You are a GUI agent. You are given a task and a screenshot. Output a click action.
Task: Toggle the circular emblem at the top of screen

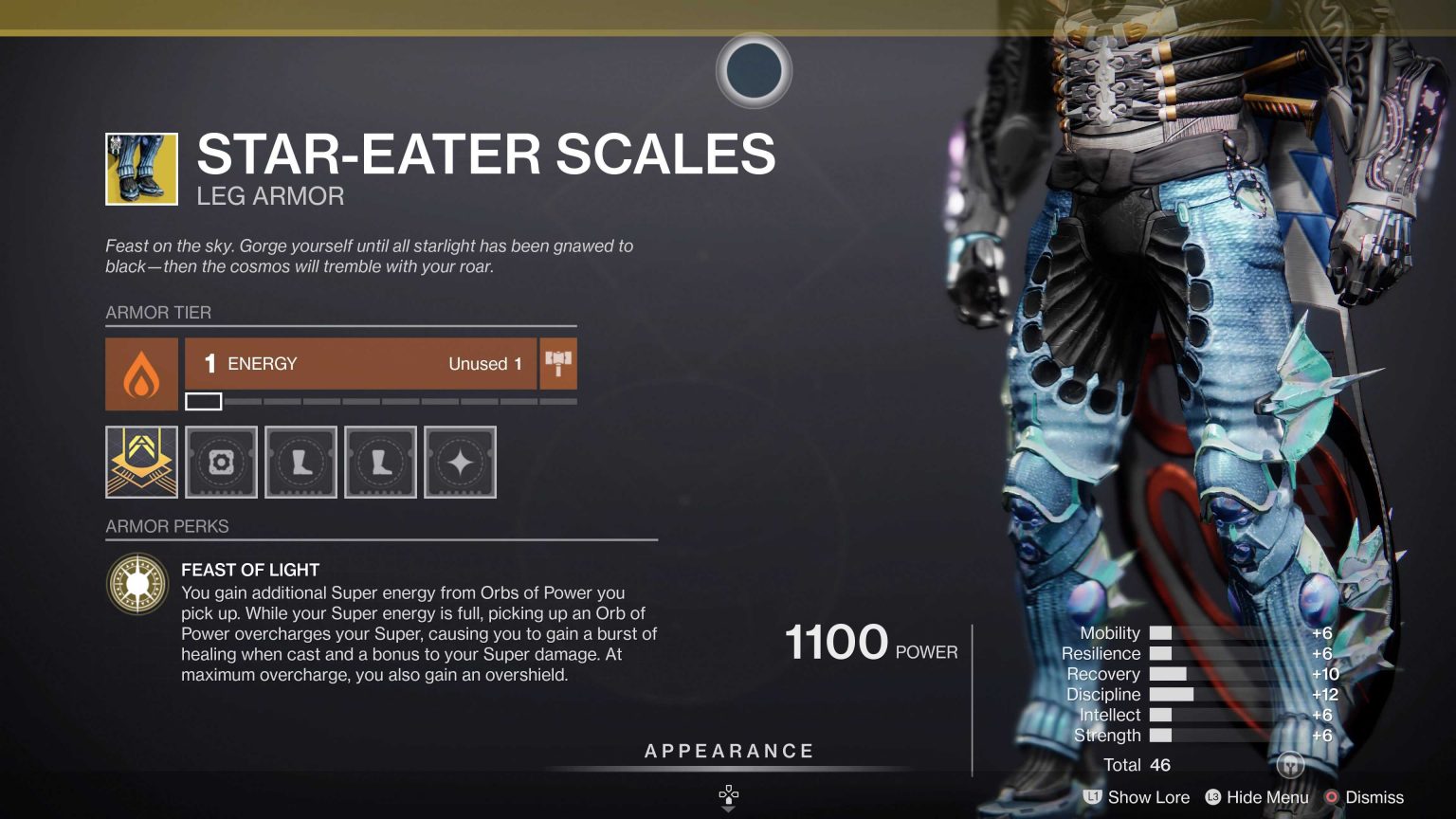click(752, 71)
